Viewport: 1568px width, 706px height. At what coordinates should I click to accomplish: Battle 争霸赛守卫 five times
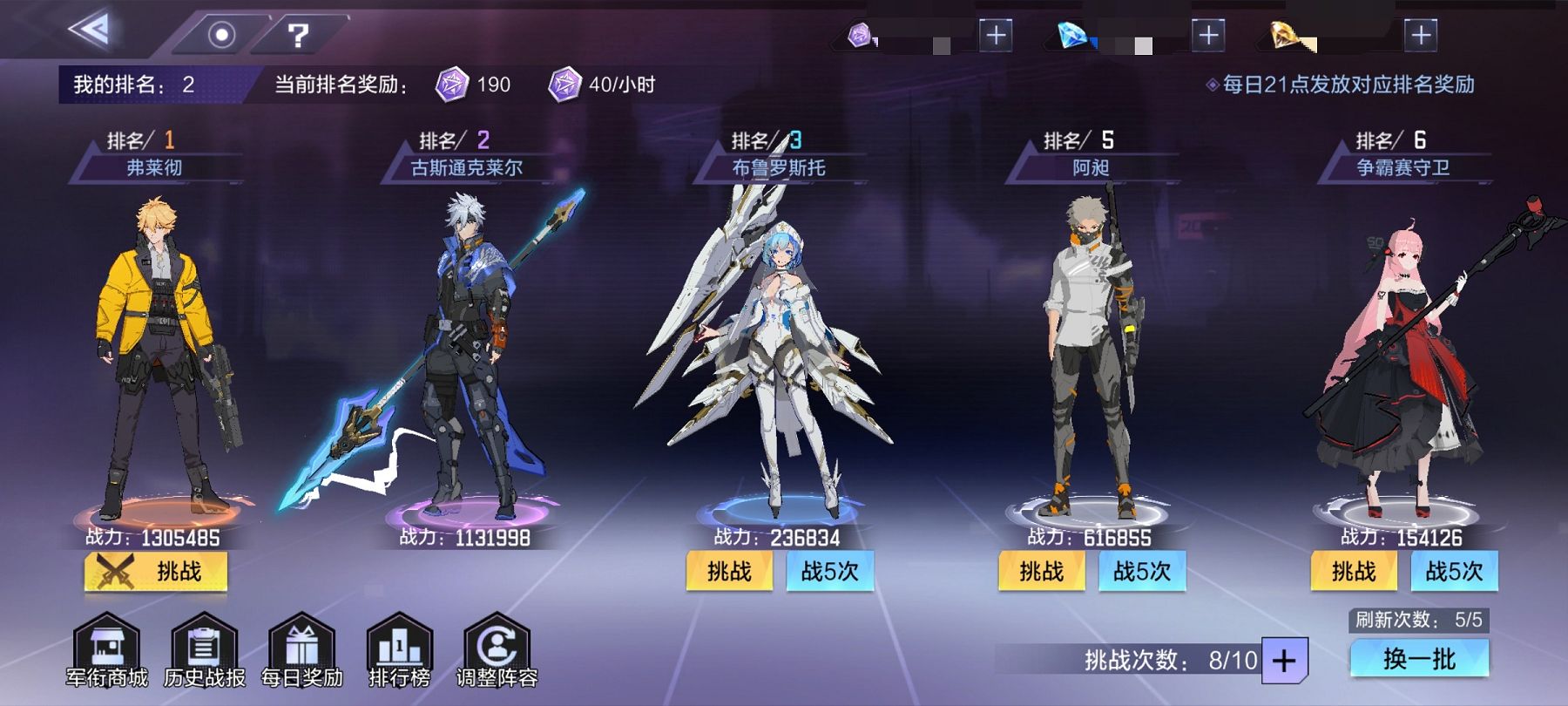(x=1454, y=572)
